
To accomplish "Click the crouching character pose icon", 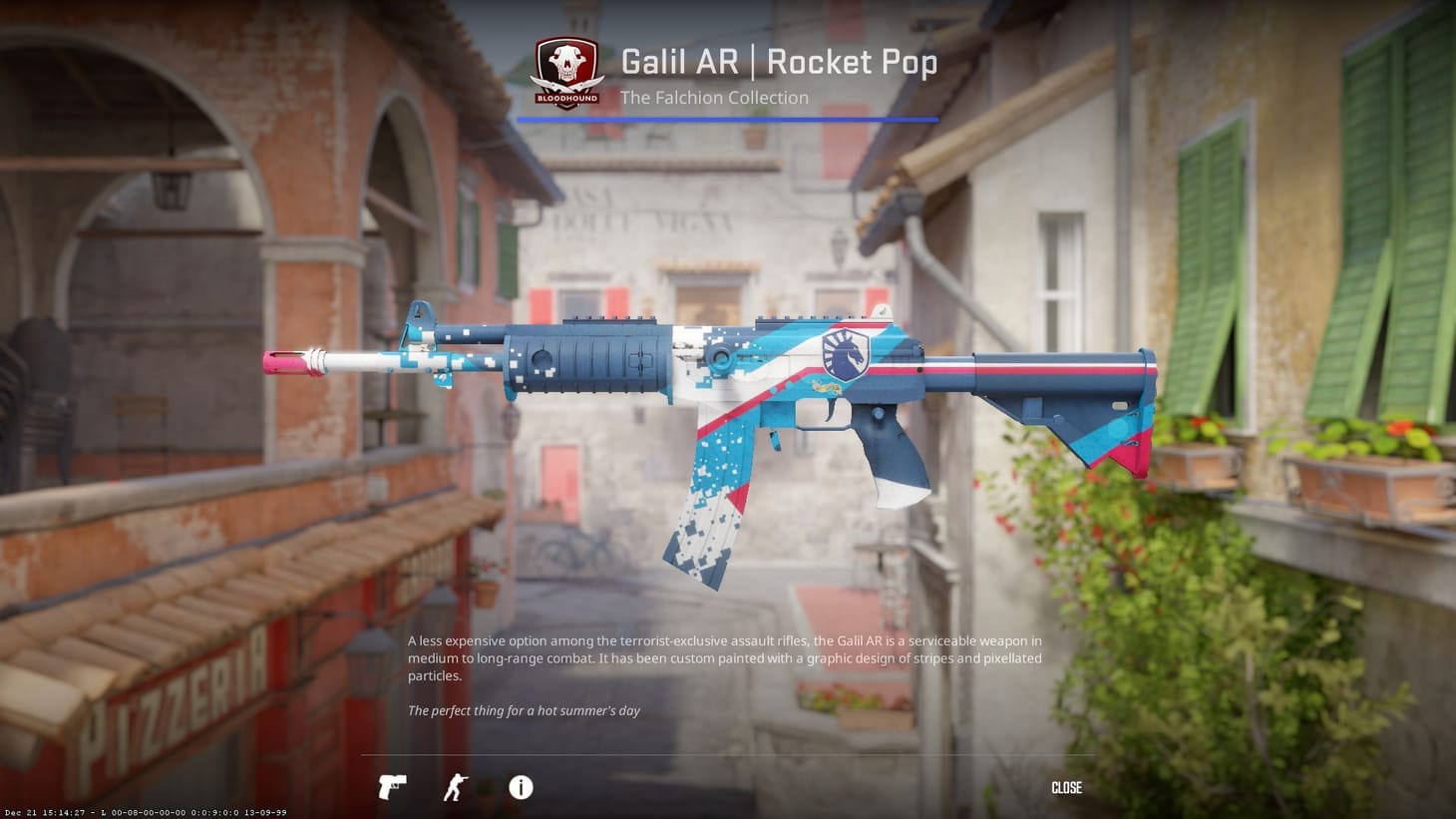I will (x=455, y=787).
